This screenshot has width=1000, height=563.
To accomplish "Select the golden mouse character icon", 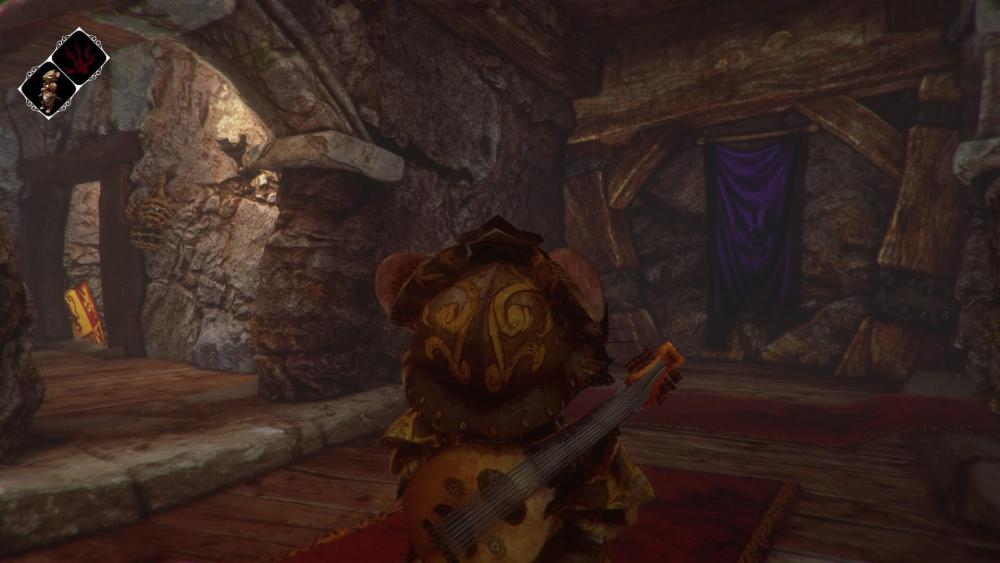I will click(48, 89).
